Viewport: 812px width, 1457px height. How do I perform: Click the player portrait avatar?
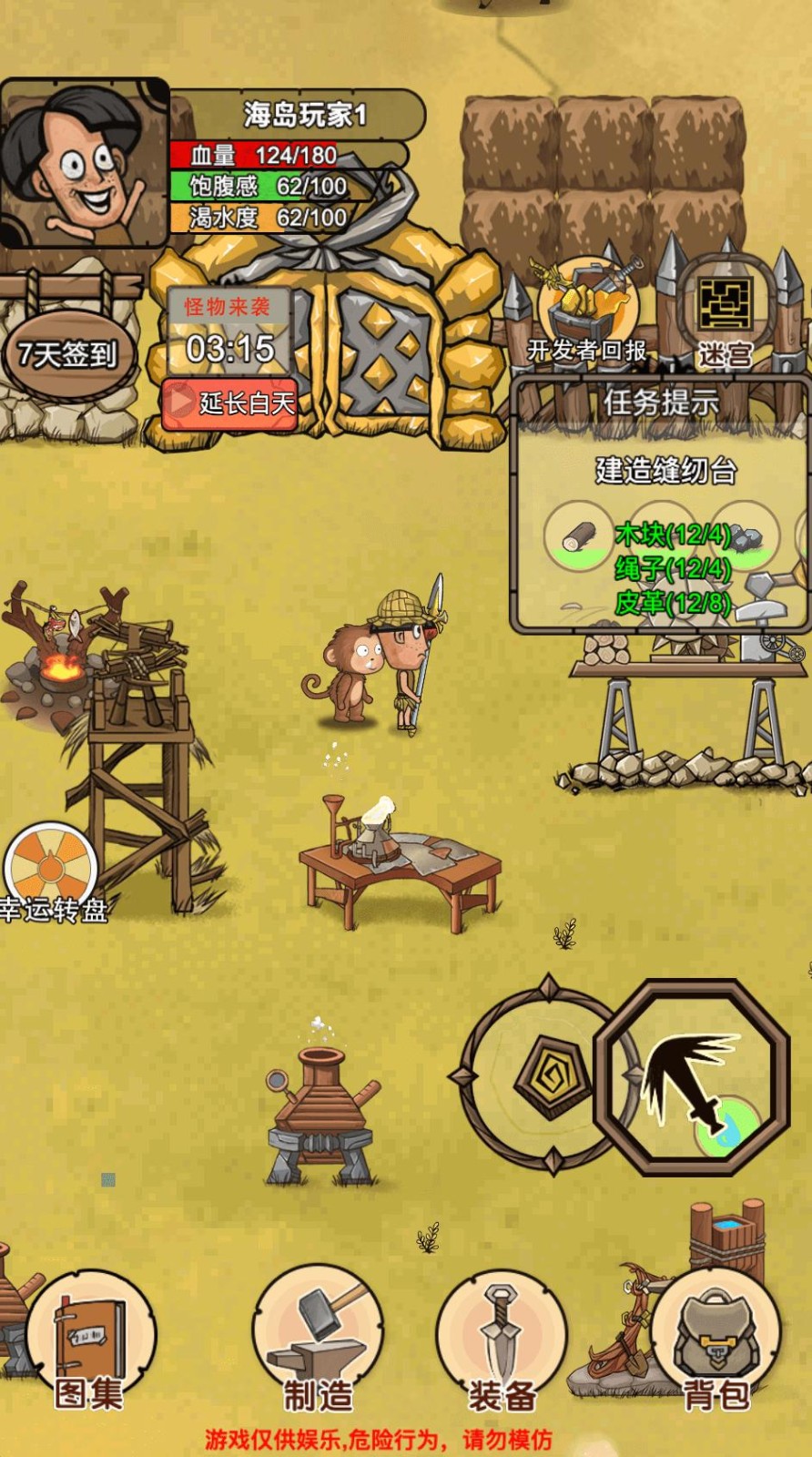pyautogui.click(x=84, y=164)
